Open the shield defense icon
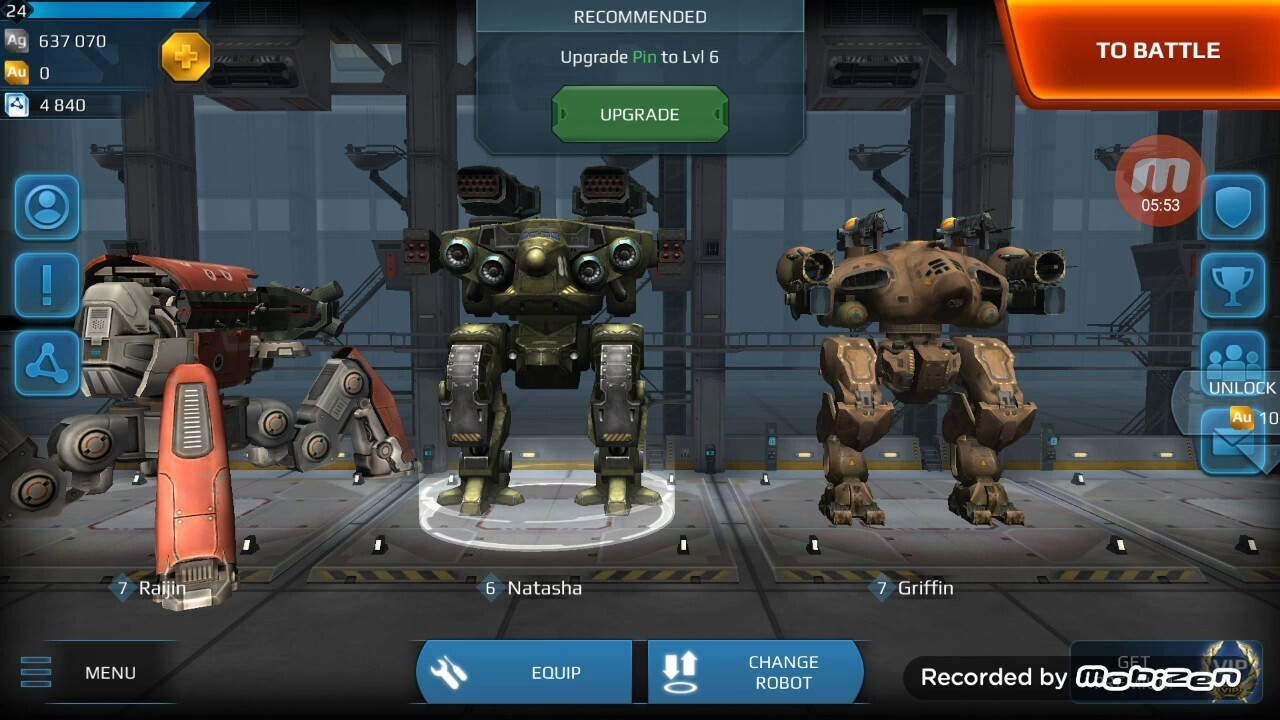1280x720 pixels. point(1232,208)
